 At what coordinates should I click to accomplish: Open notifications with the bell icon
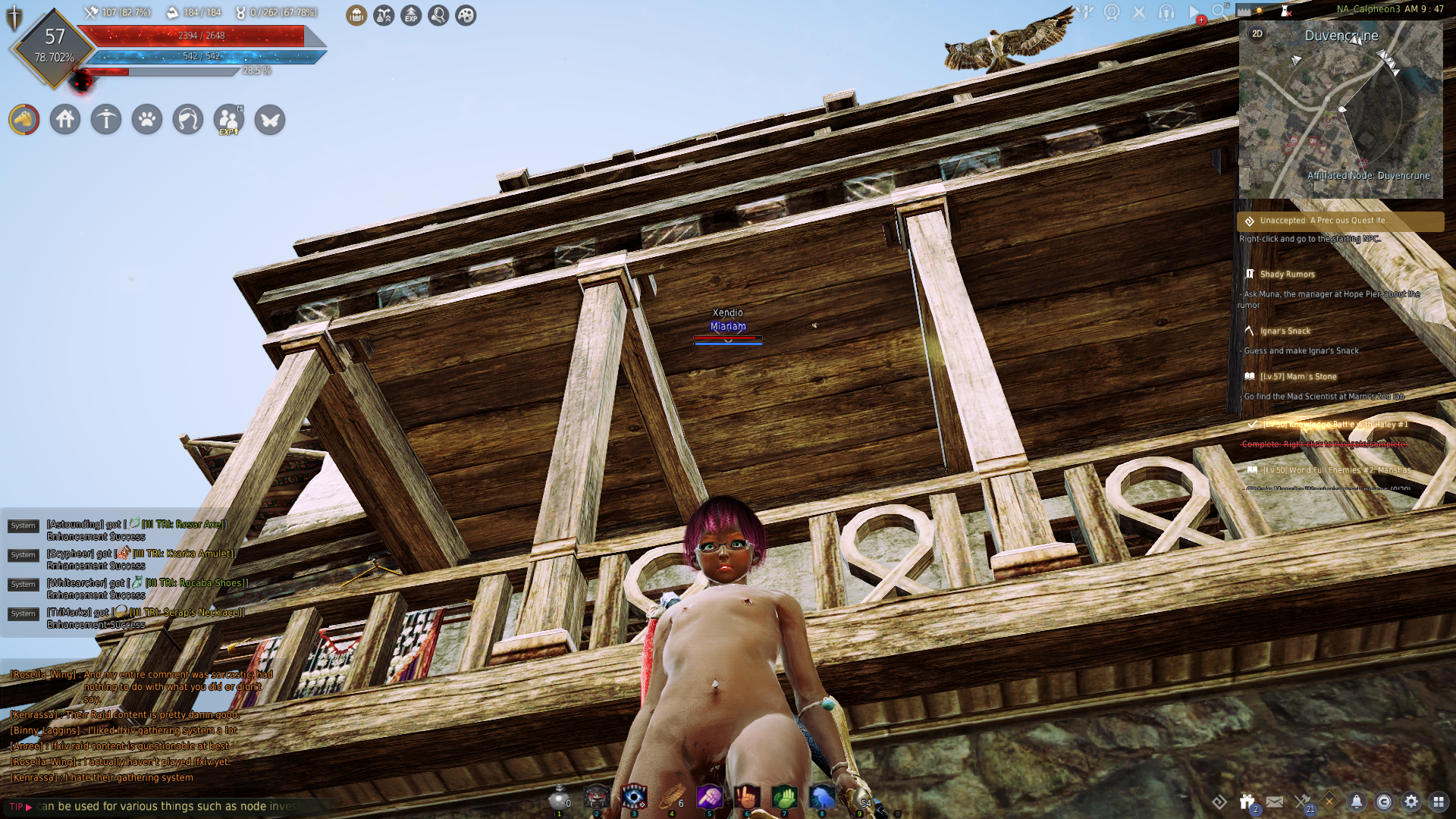pos(1357,802)
